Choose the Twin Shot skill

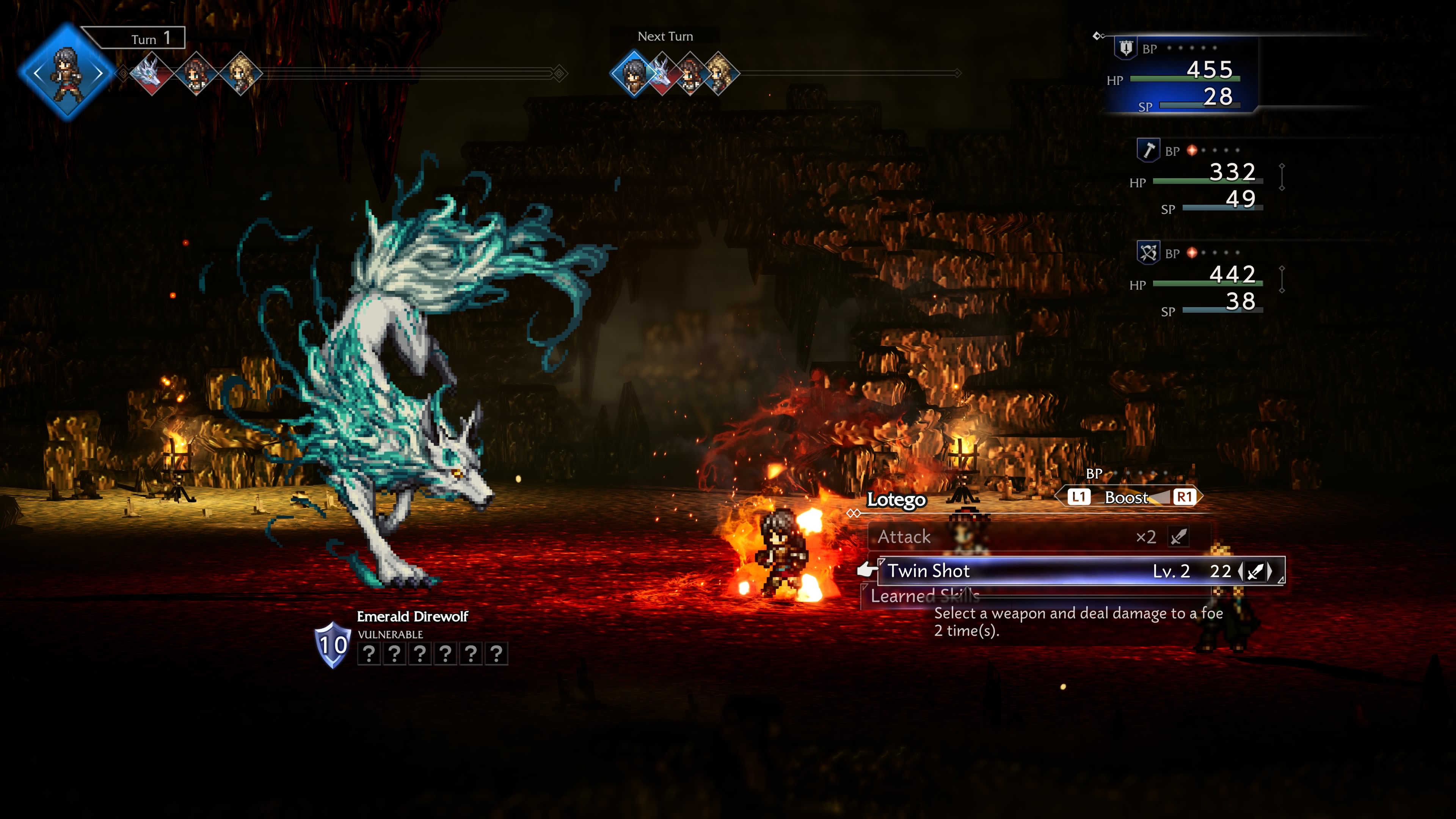[929, 571]
